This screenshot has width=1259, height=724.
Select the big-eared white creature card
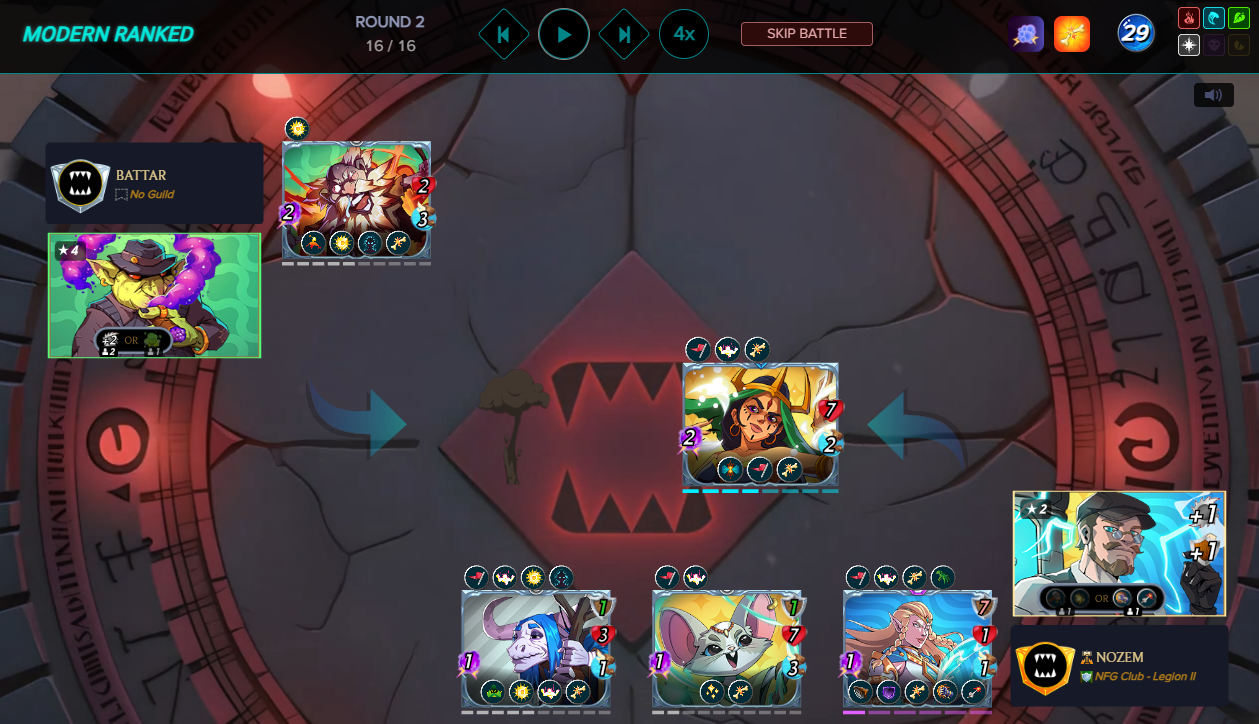click(x=727, y=648)
